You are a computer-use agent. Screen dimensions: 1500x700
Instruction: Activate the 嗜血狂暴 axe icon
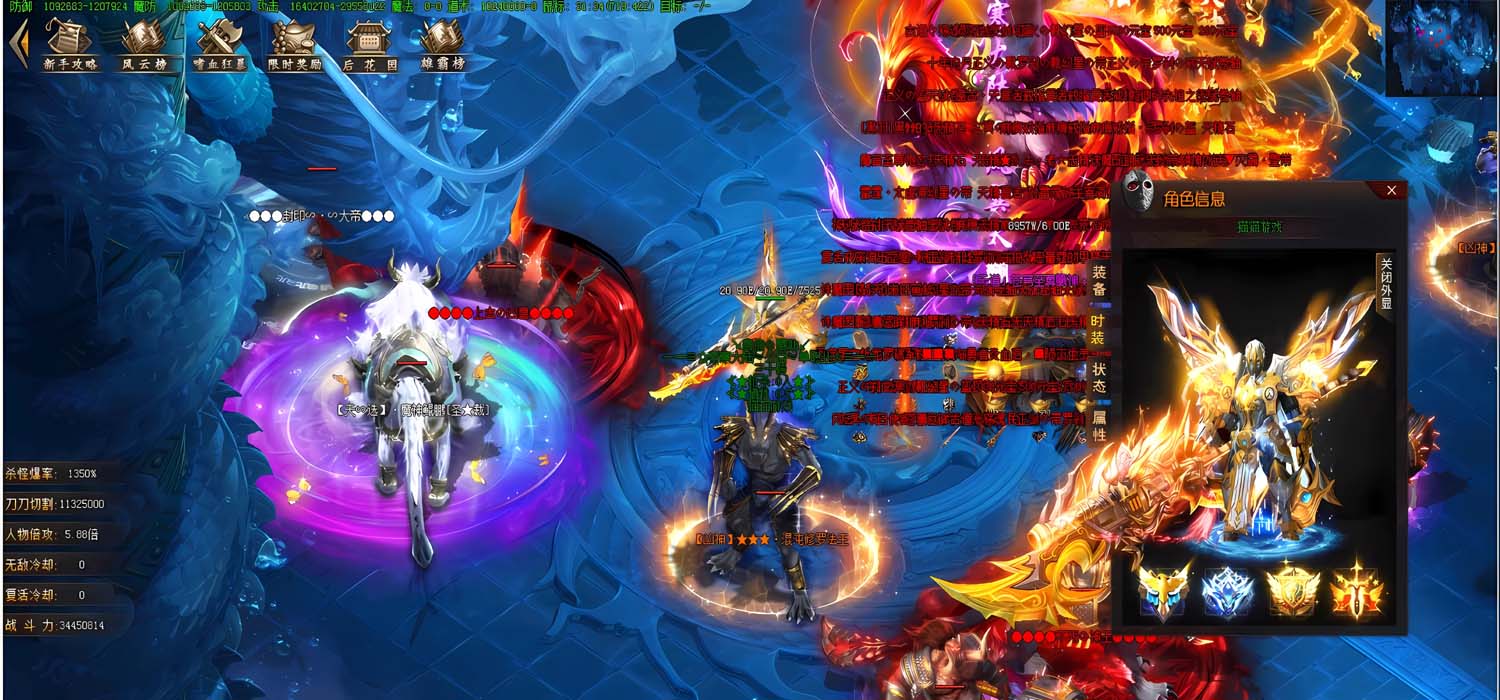[220, 45]
